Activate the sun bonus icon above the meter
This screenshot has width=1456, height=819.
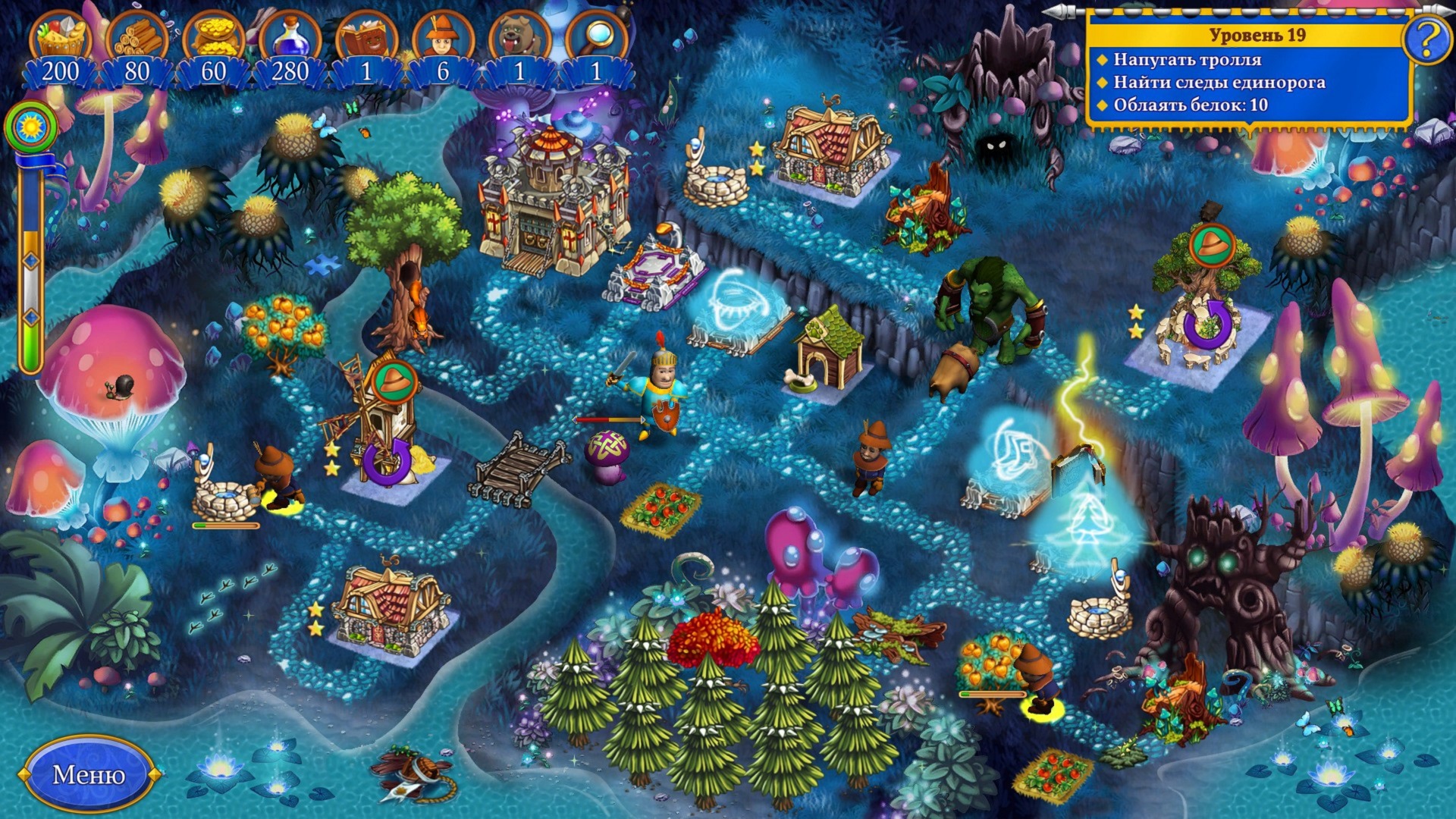point(31,125)
